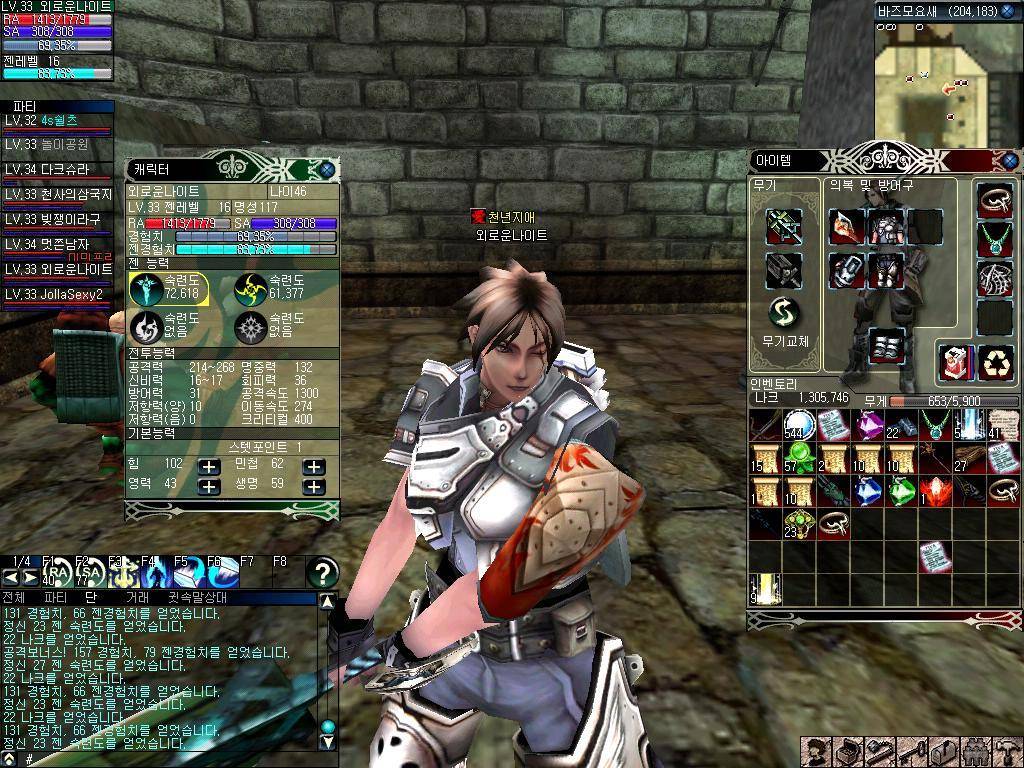Select the equipped necklace accessory slot
The image size is (1024, 768).
tap(994, 240)
